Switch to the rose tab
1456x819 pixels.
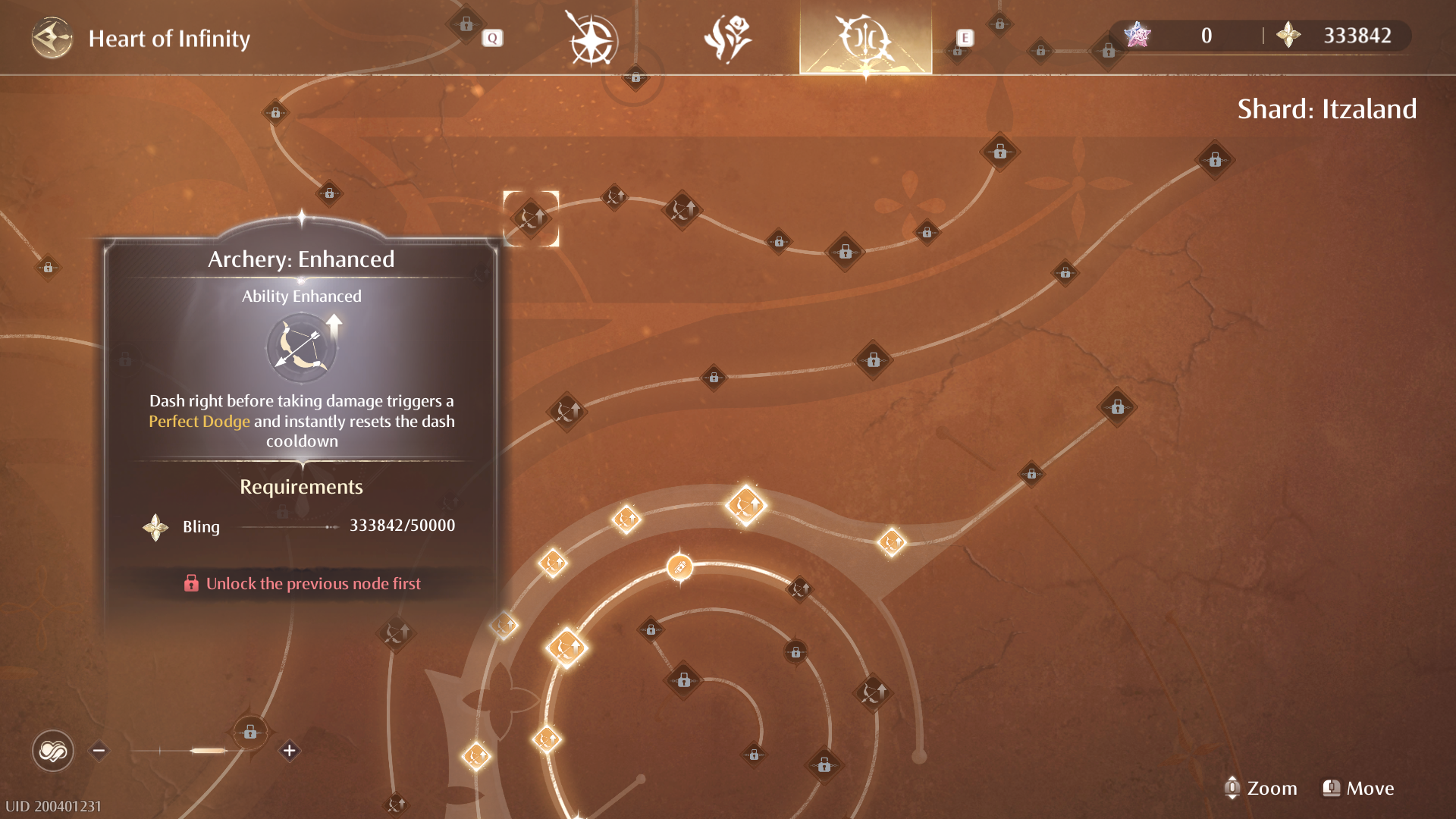[728, 38]
